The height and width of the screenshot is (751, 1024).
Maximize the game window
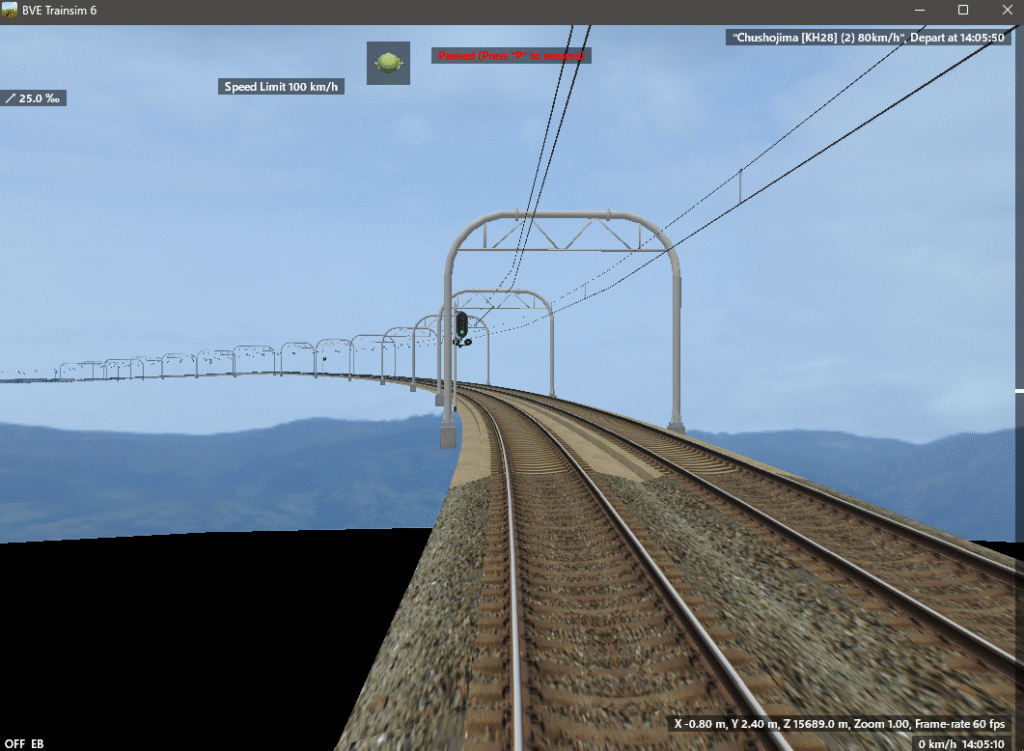963,10
